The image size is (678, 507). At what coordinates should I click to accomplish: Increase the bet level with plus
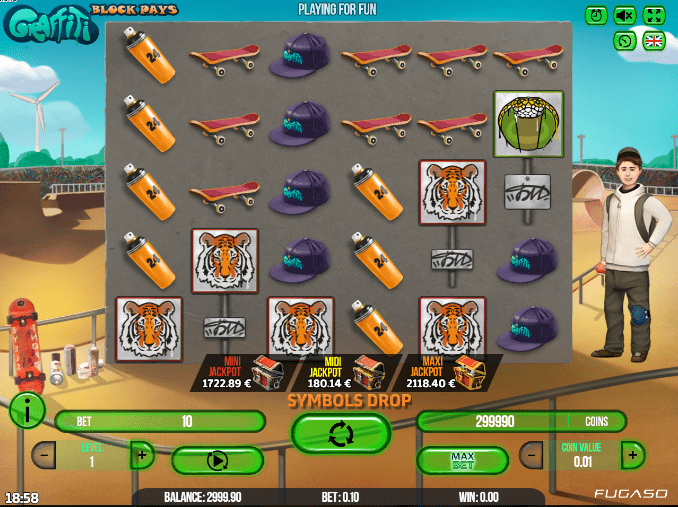141,456
